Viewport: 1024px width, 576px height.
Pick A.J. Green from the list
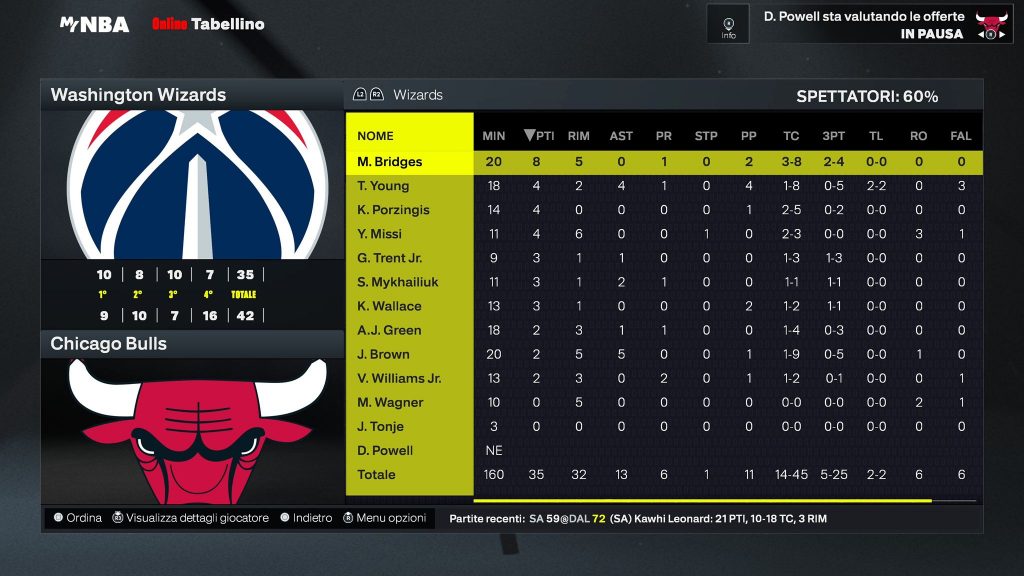pos(390,330)
